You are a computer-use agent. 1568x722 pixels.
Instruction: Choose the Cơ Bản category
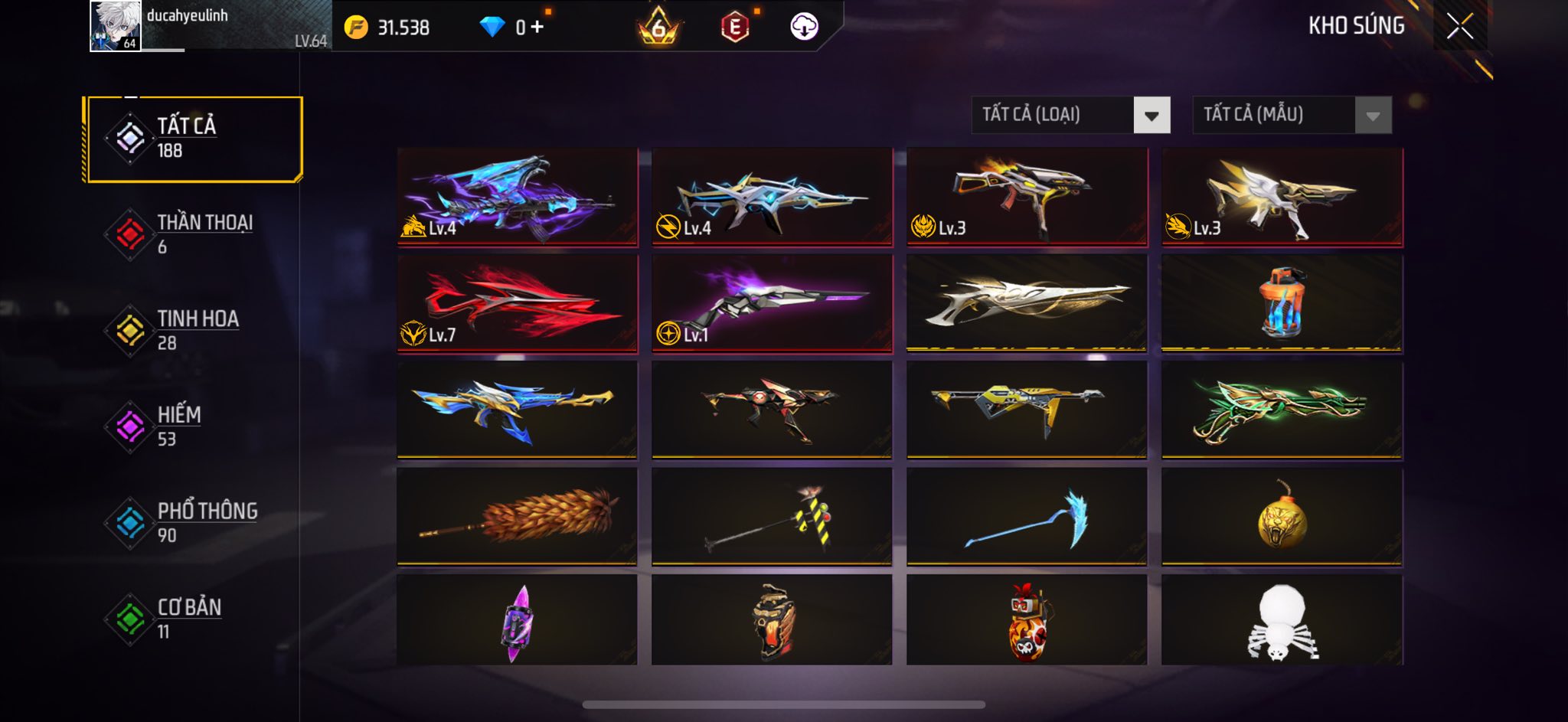[x=191, y=619]
